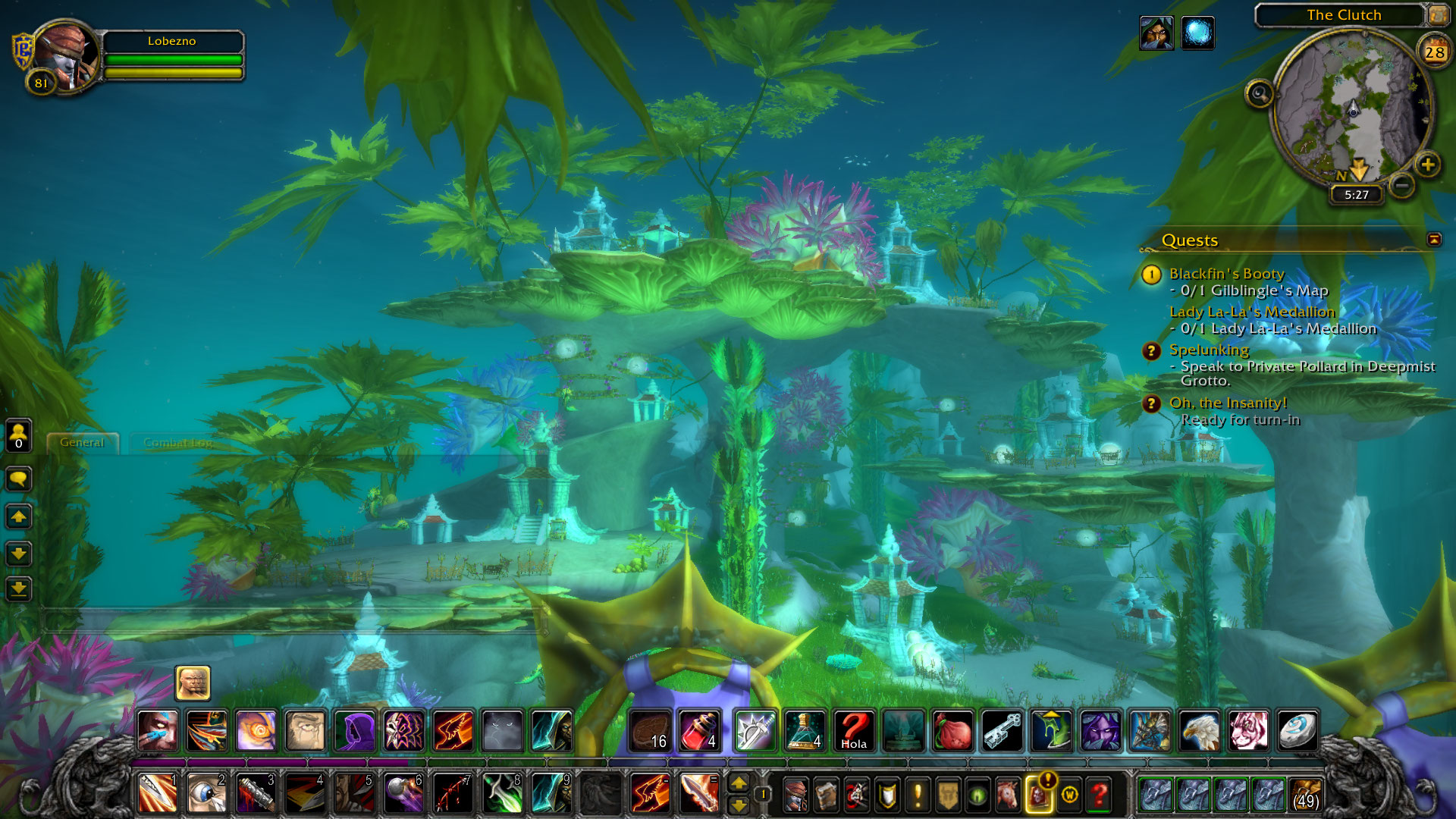
Task: Use the hearthstone action slot
Action: [x=1297, y=730]
